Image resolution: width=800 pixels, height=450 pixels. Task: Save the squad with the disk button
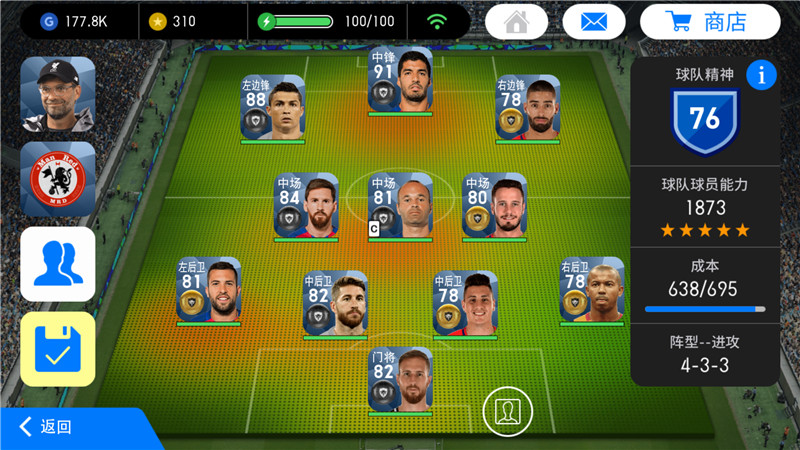point(58,349)
